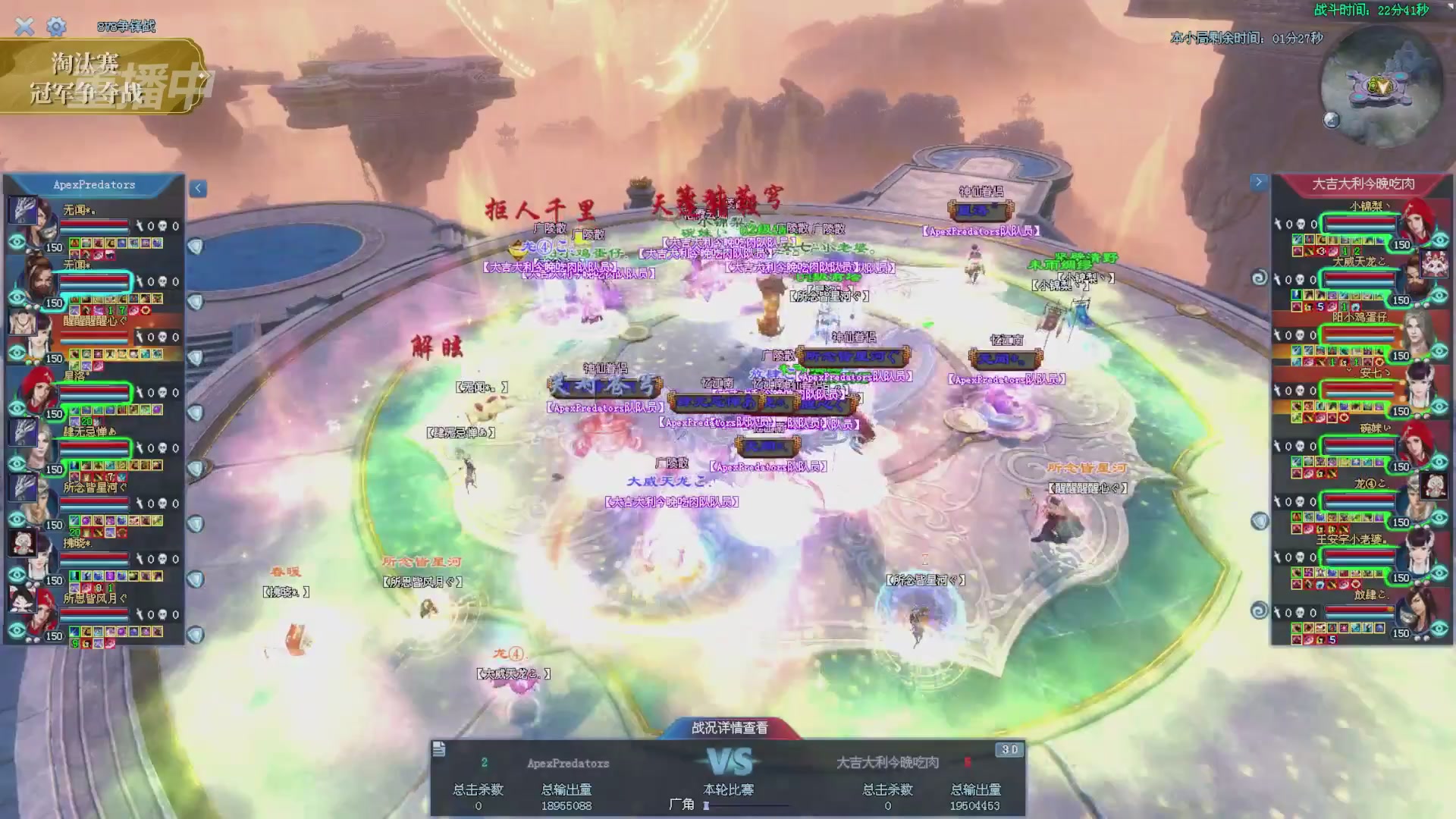Open 战况详情查看 battle details tab
The image size is (1456, 819).
click(x=730, y=728)
